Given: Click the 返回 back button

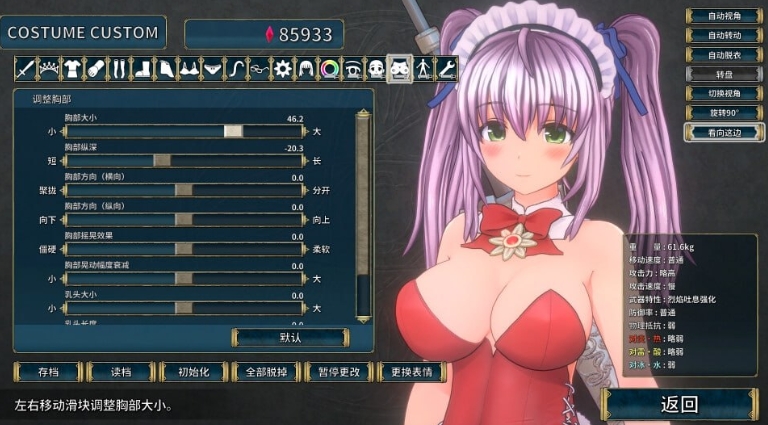Looking at the screenshot, I should 679,404.
